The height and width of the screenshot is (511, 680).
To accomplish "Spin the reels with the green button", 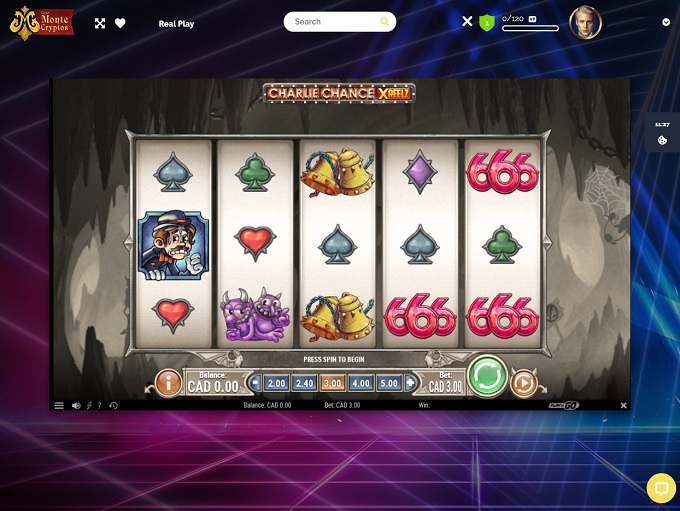I will click(487, 377).
